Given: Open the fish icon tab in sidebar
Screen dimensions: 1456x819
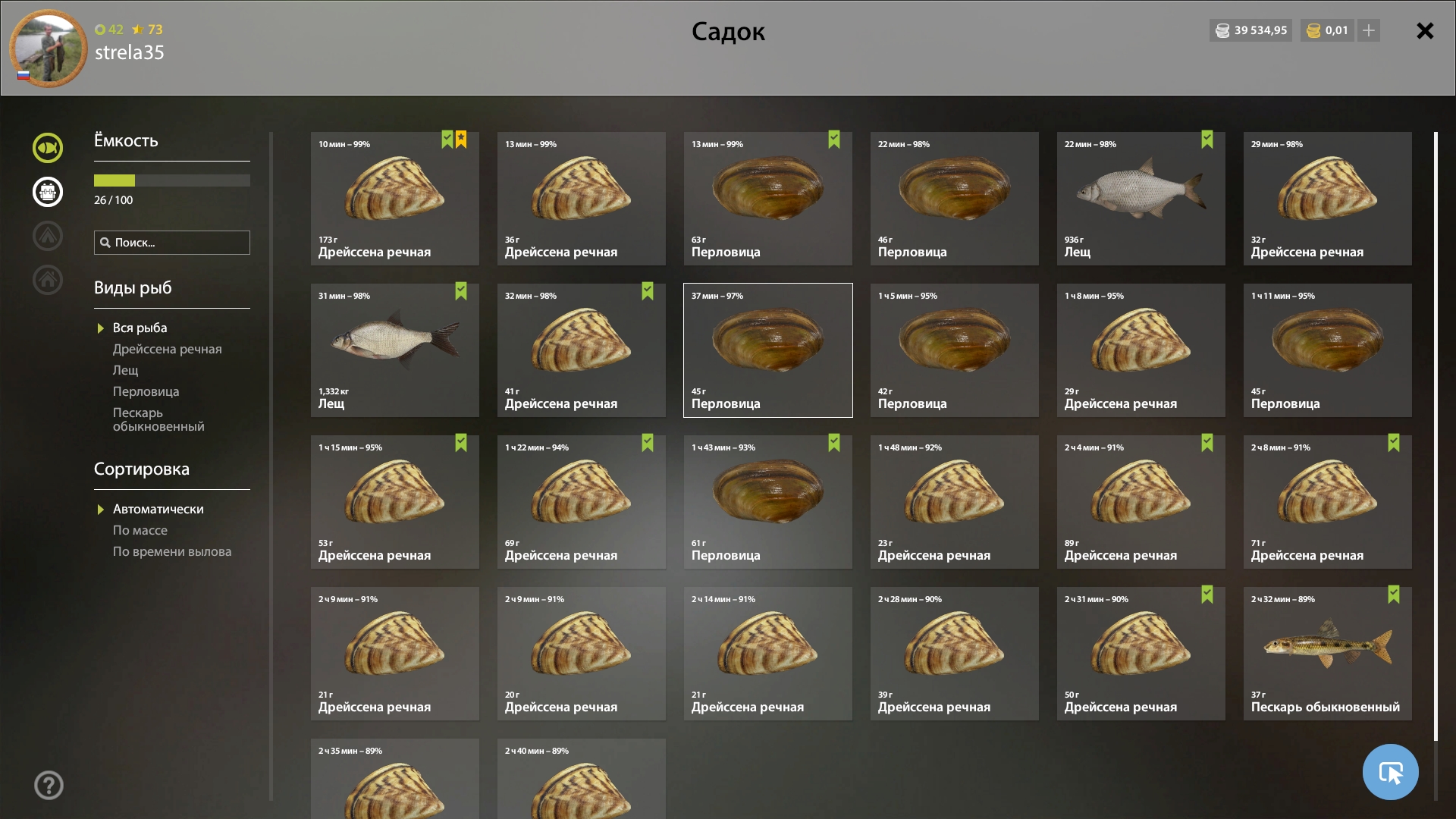Looking at the screenshot, I should 48,148.
